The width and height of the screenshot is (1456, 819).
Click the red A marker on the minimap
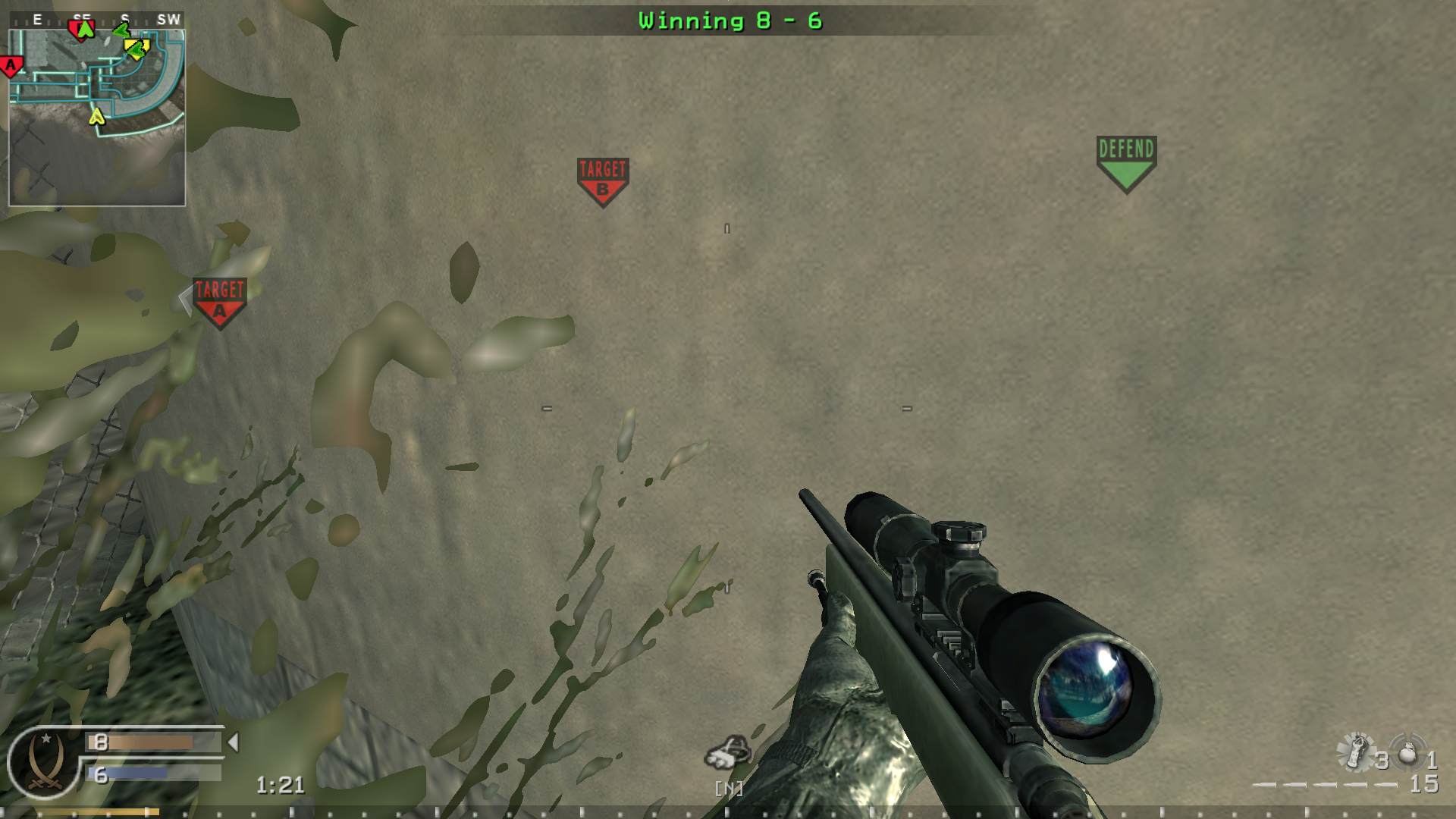(10, 66)
